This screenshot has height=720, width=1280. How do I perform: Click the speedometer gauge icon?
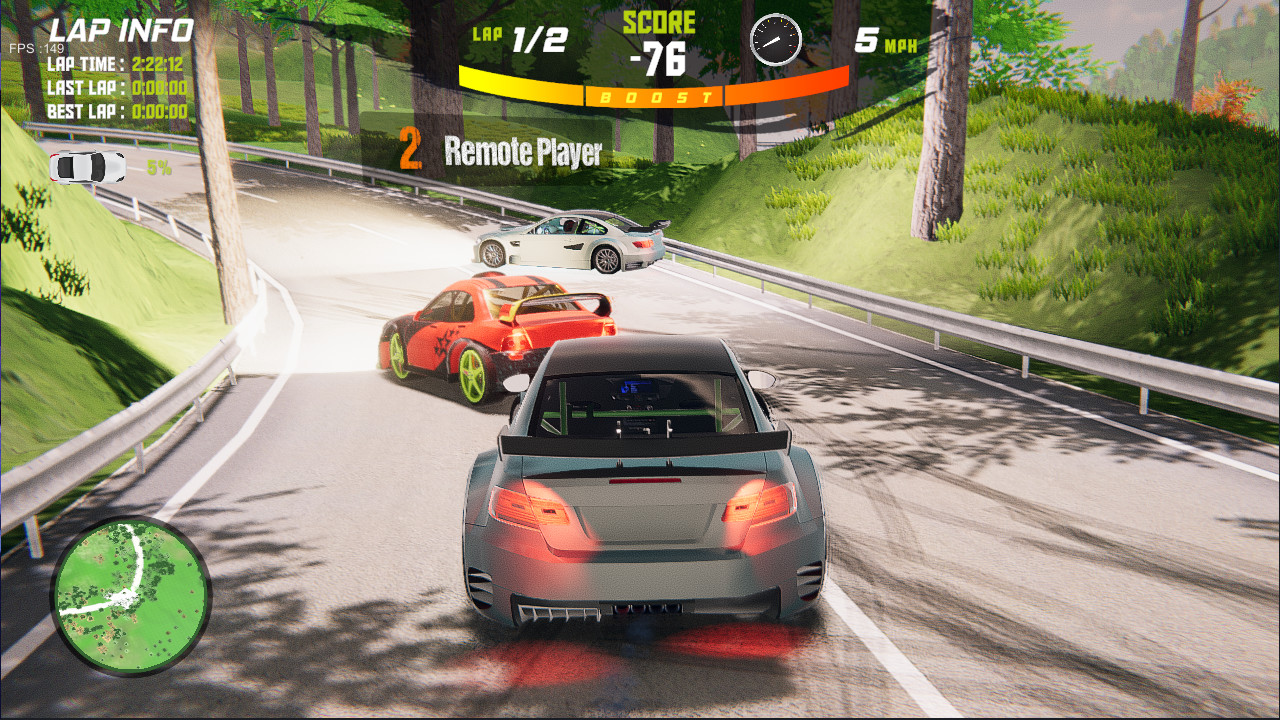tap(777, 40)
